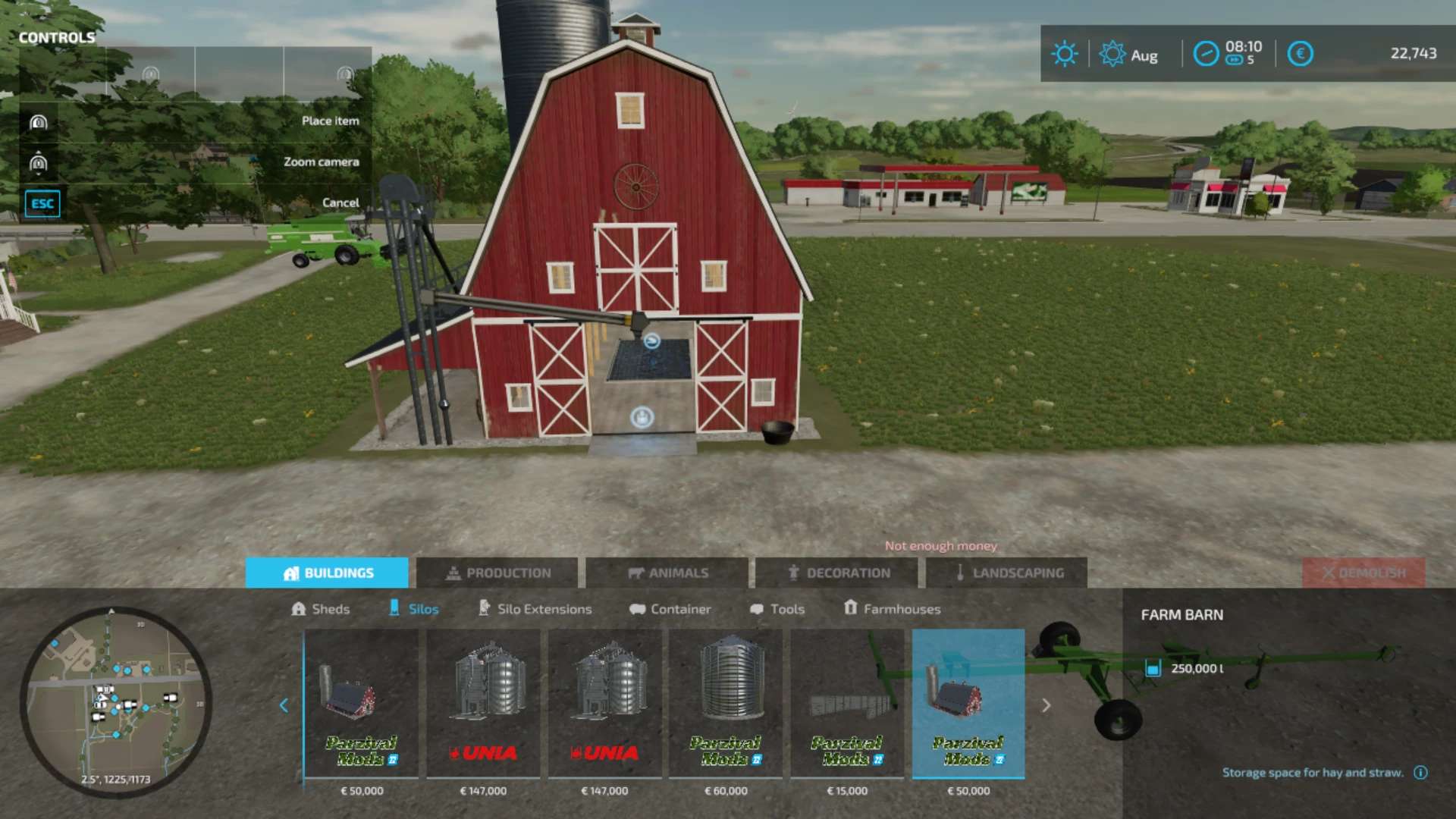Switch to the Buildings tab

327,573
